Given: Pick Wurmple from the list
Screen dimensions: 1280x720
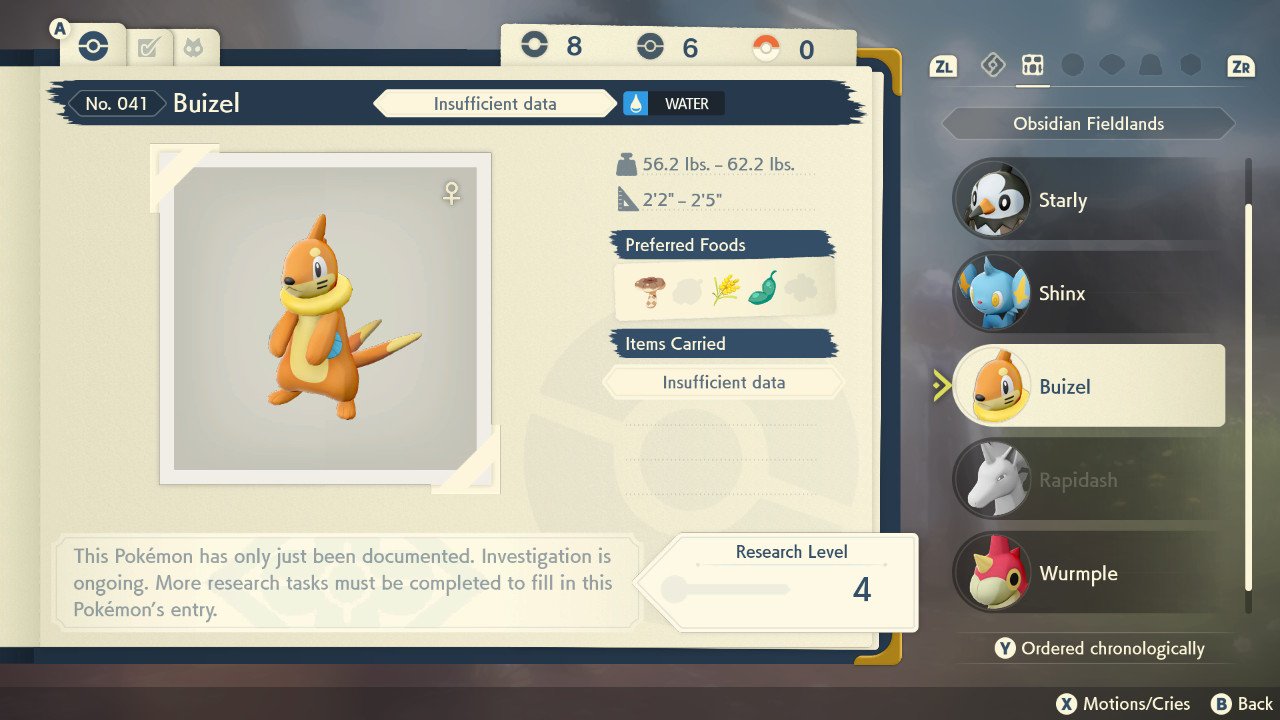Looking at the screenshot, I should [x=1090, y=574].
